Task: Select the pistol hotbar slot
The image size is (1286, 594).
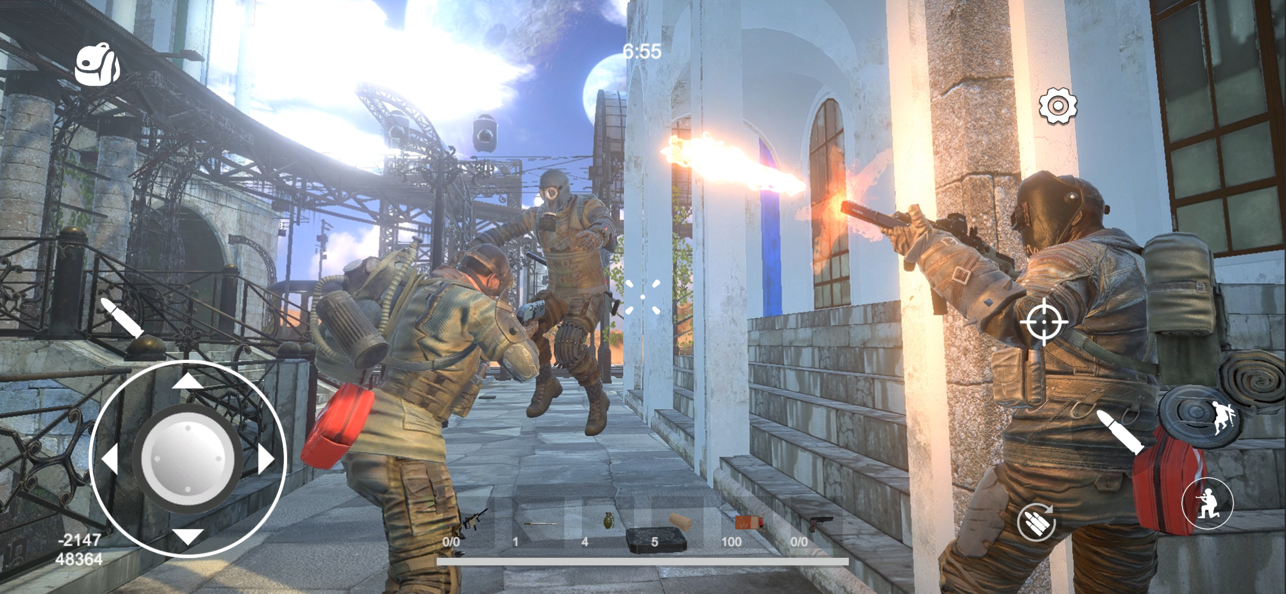Action: pyautogui.click(x=819, y=521)
